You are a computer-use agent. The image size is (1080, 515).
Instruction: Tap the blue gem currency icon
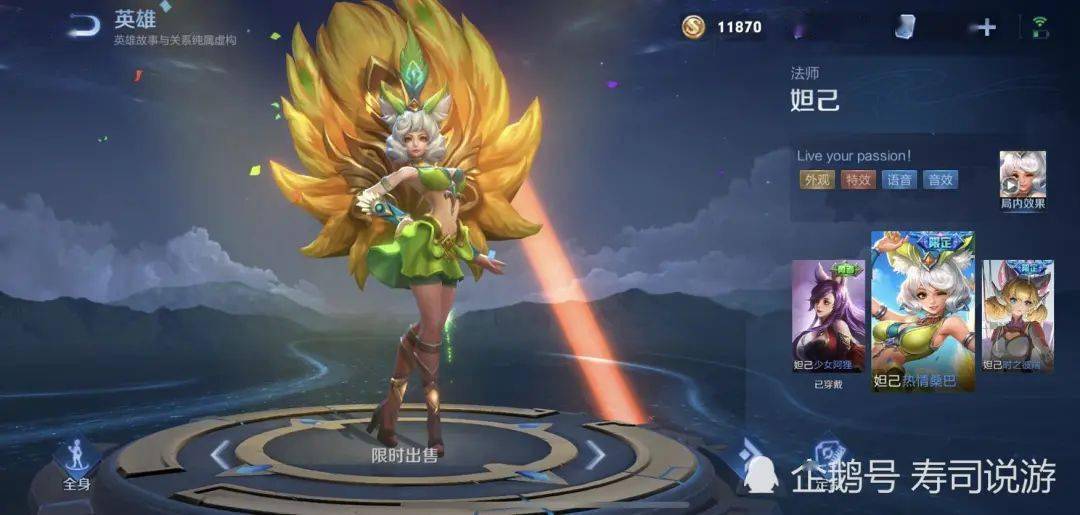click(906, 27)
